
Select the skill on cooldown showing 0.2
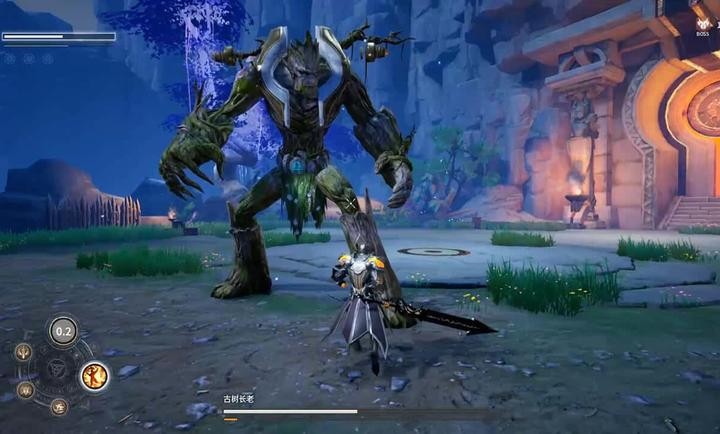tap(64, 331)
